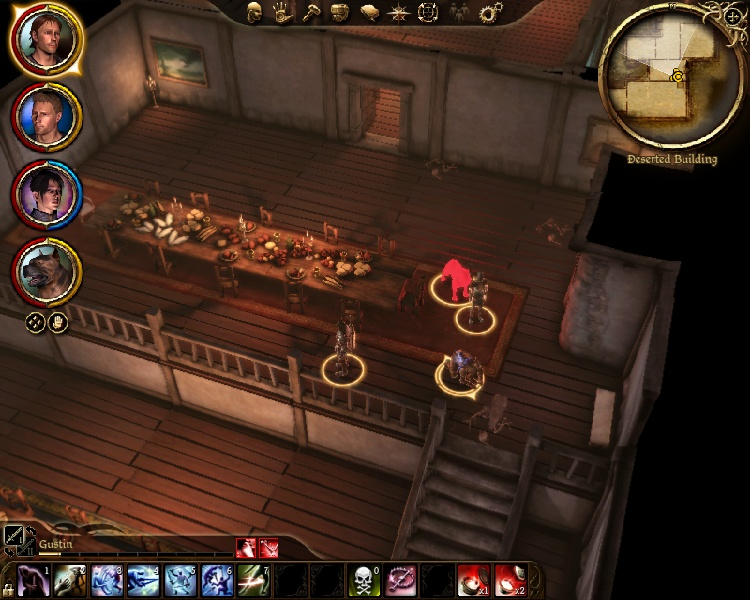Open the inventory backpack icon
Image resolution: width=750 pixels, height=600 pixels.
point(340,12)
